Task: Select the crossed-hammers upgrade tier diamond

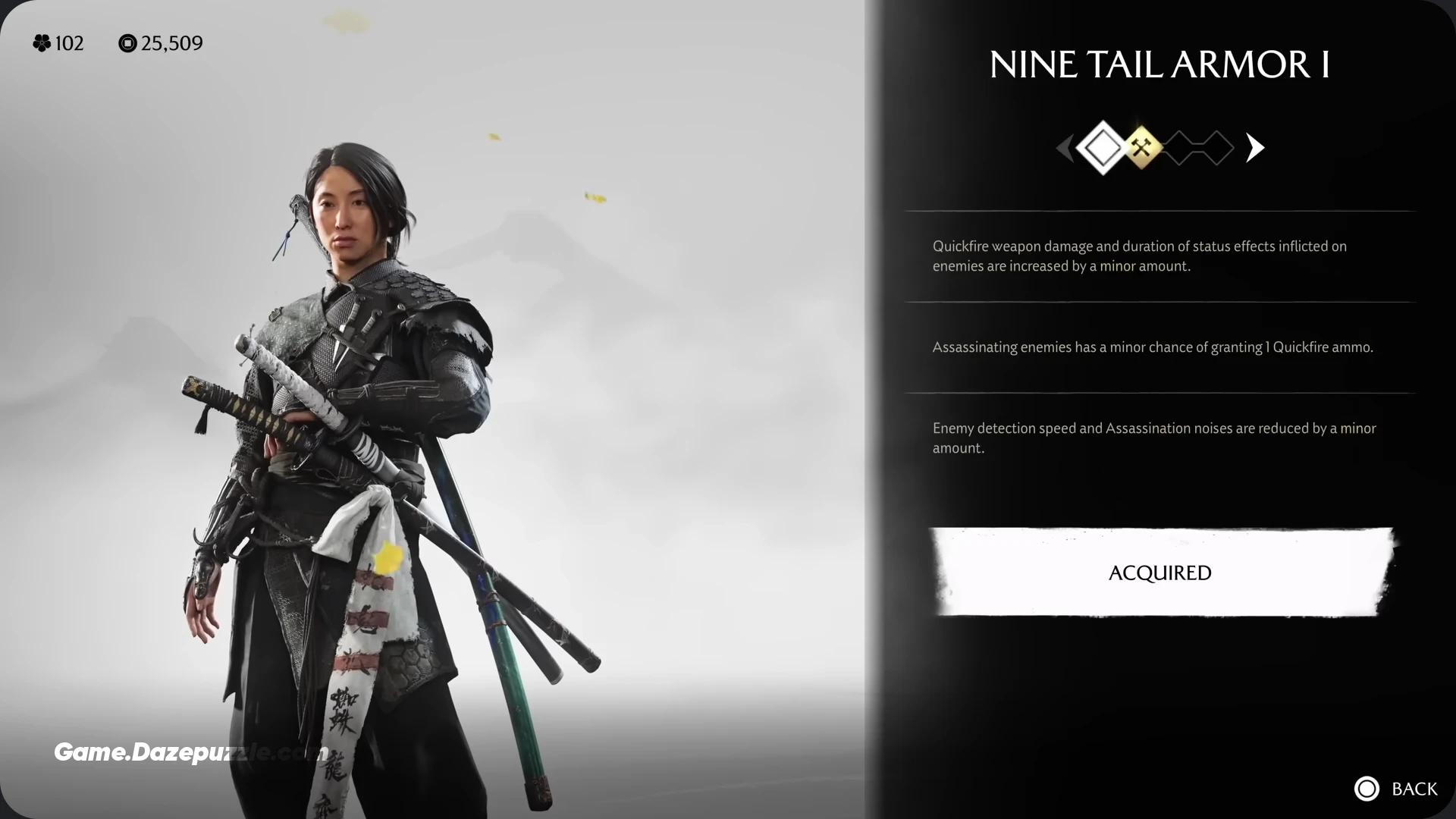Action: tap(1142, 148)
